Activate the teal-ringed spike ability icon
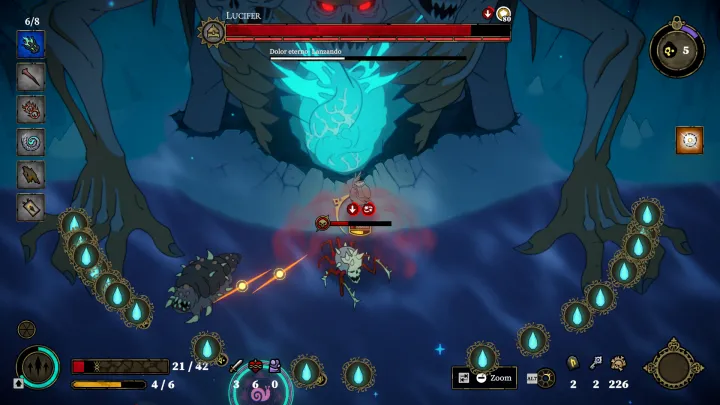The image size is (720, 405). pos(38,366)
